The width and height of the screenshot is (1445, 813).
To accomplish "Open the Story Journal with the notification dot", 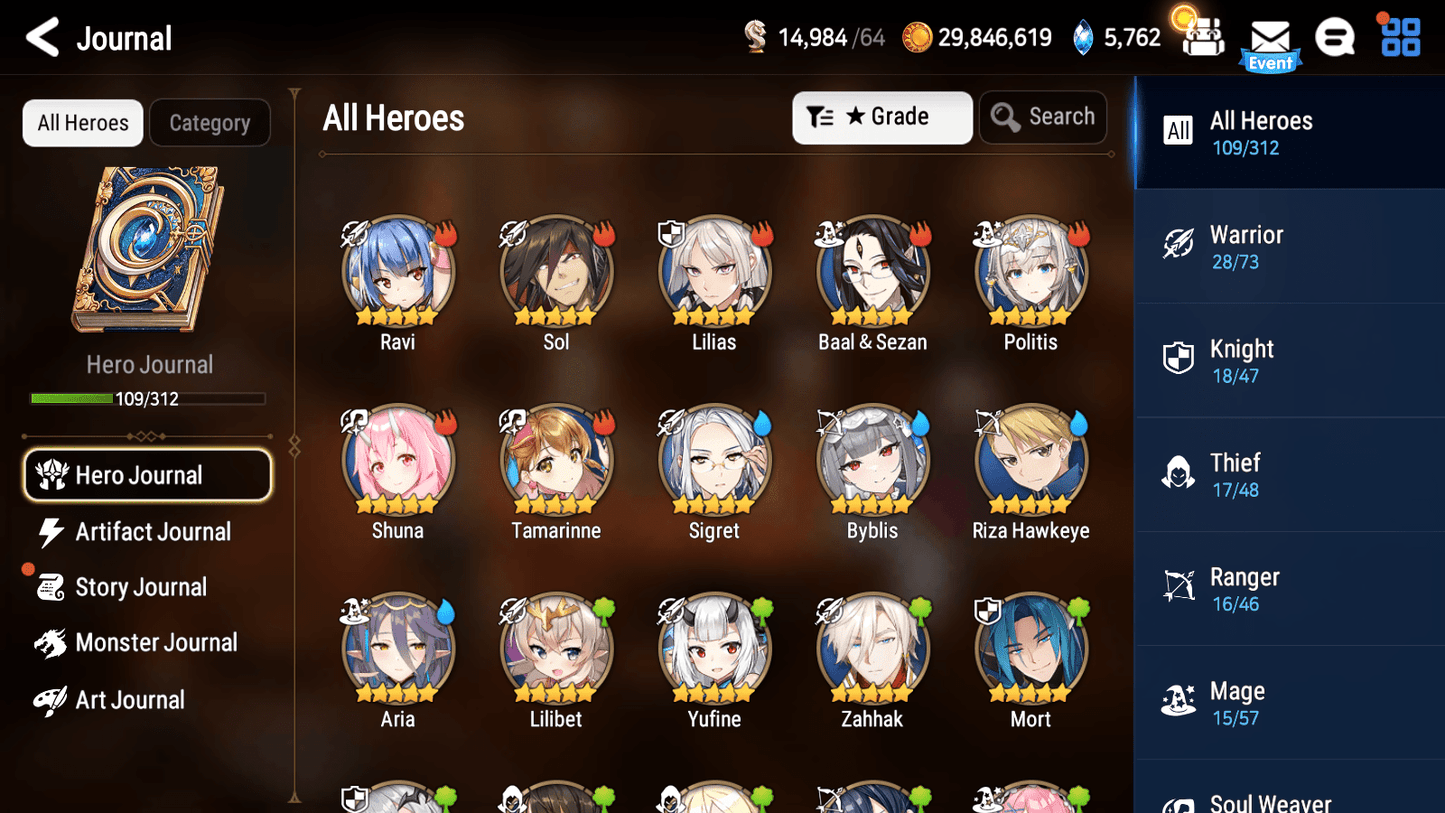I will point(142,587).
